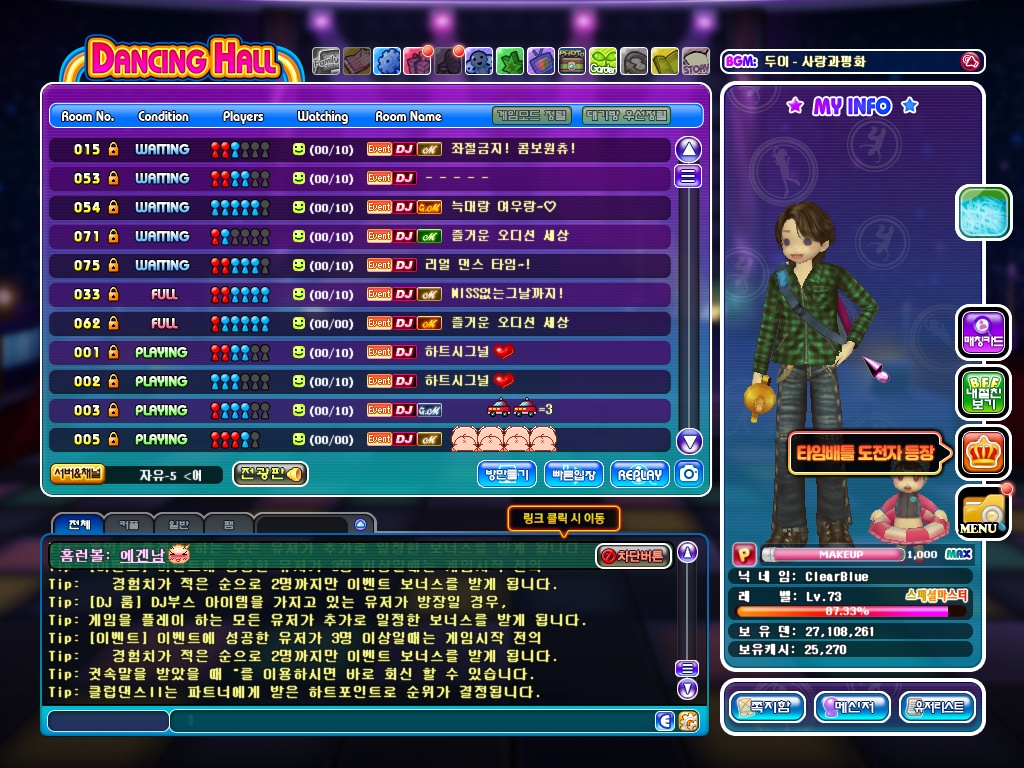Viewport: 1024px width, 768px height.
Task: Open the Garden icon in top toolbar
Action: point(603,62)
